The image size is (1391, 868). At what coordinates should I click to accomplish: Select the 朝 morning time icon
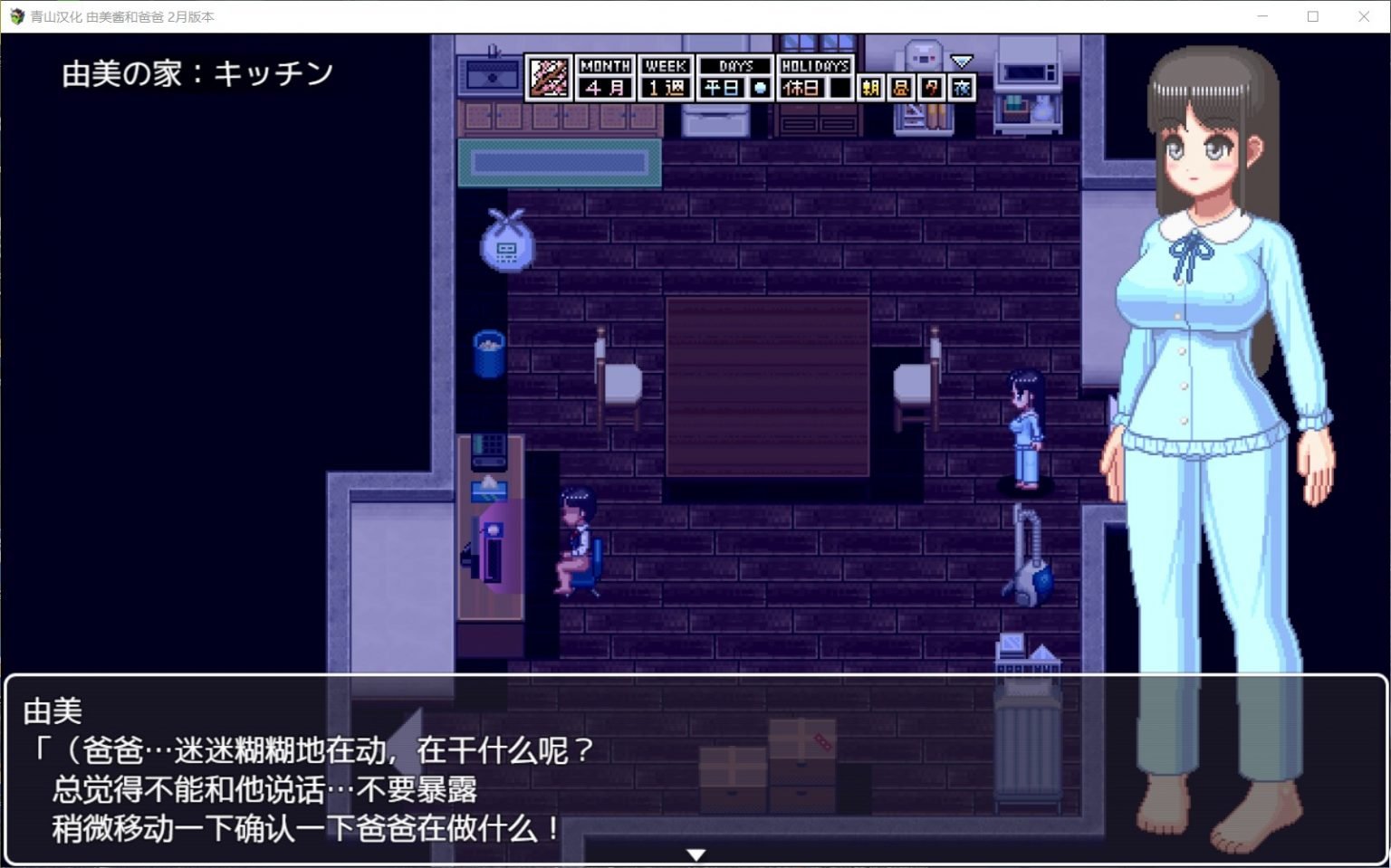coord(870,87)
